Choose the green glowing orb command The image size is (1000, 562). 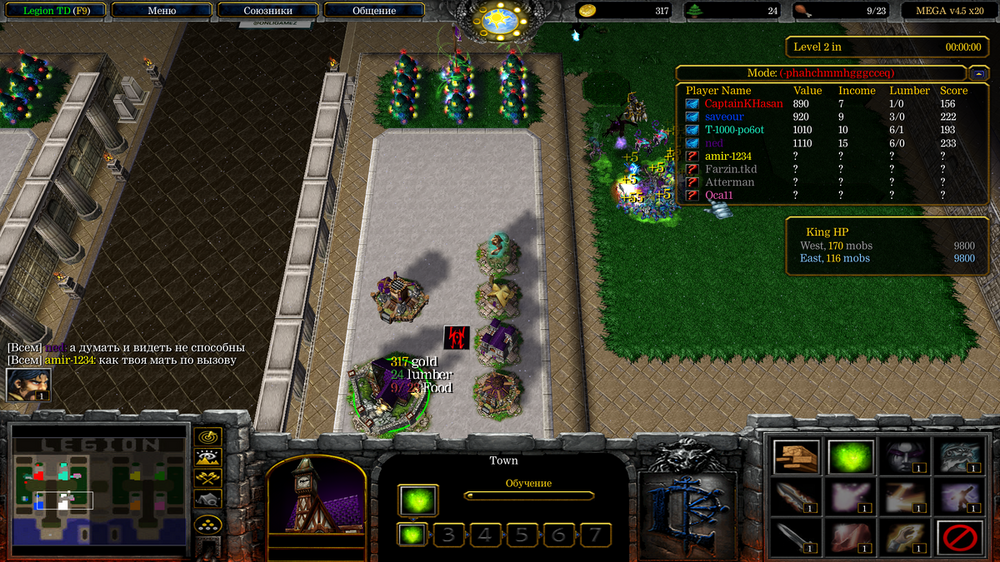[850, 457]
